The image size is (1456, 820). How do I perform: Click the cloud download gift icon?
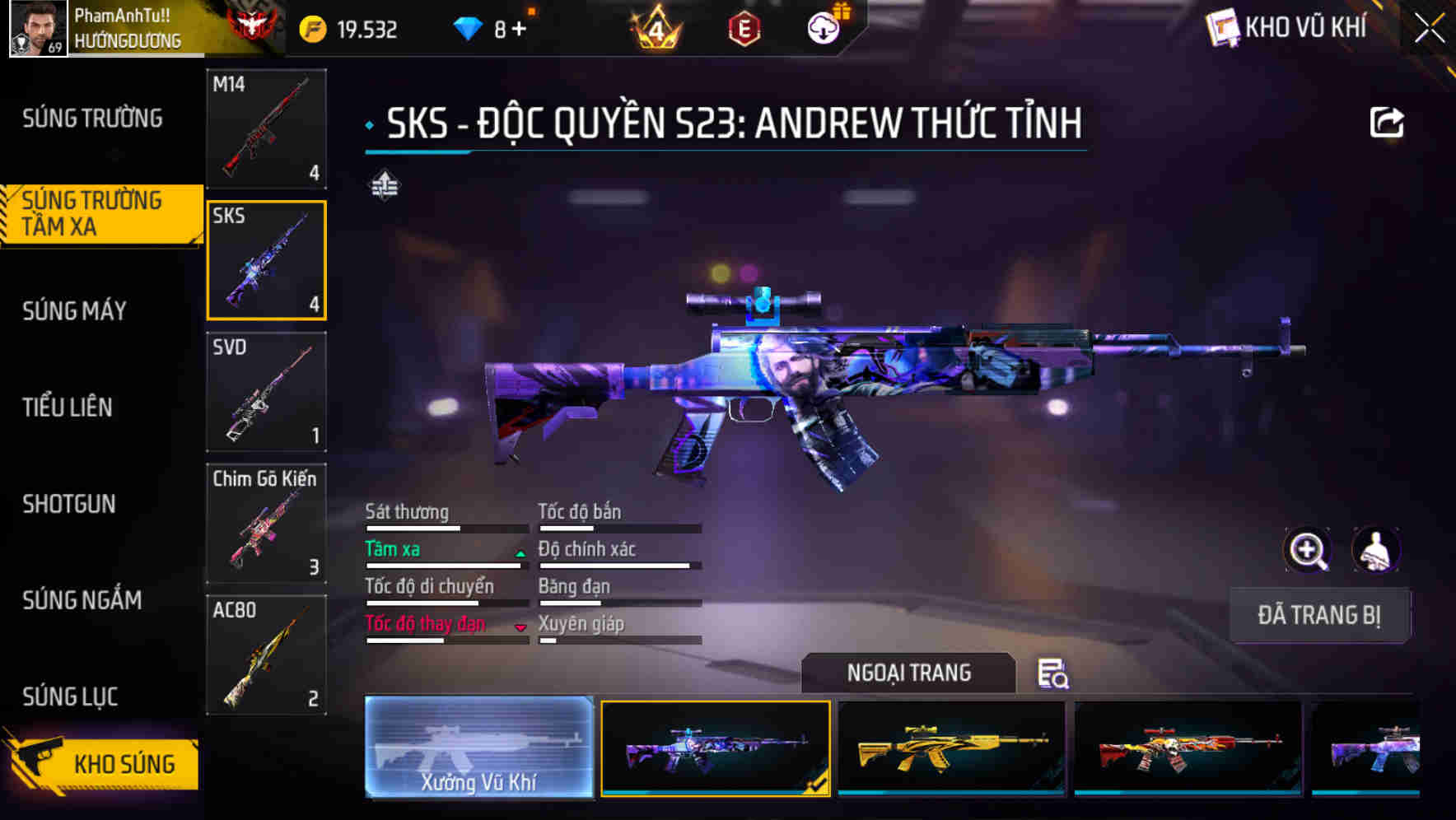click(x=823, y=27)
